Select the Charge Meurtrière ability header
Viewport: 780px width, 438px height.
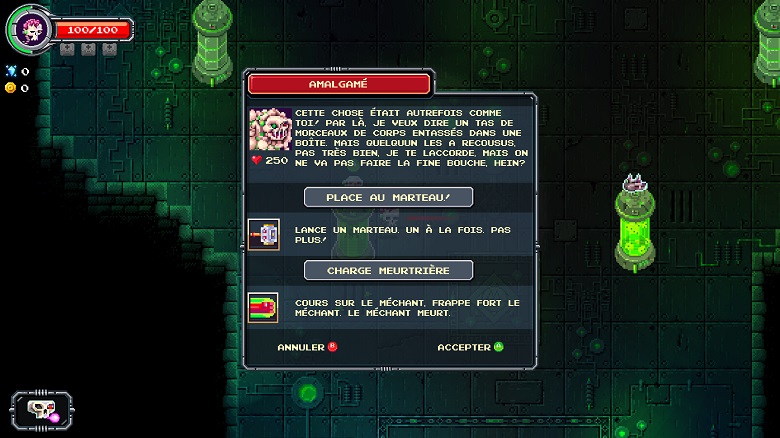point(388,270)
